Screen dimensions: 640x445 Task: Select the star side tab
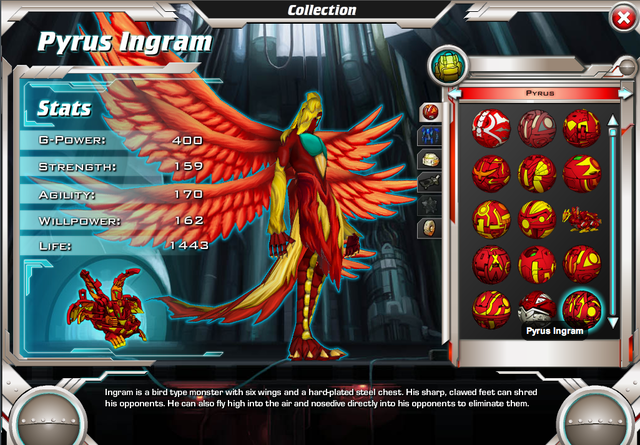(429, 205)
